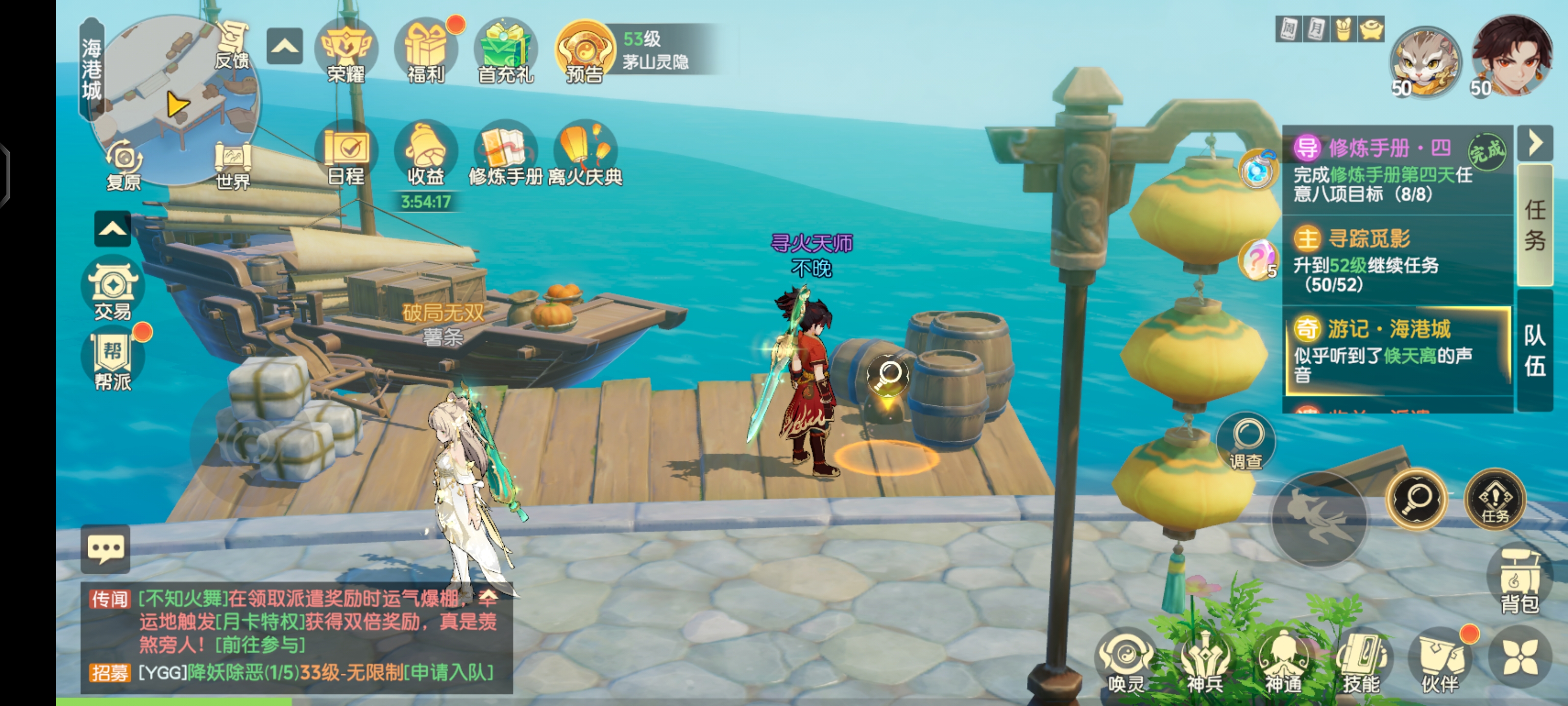Open the 福利 welfare gift icon

coord(425,51)
